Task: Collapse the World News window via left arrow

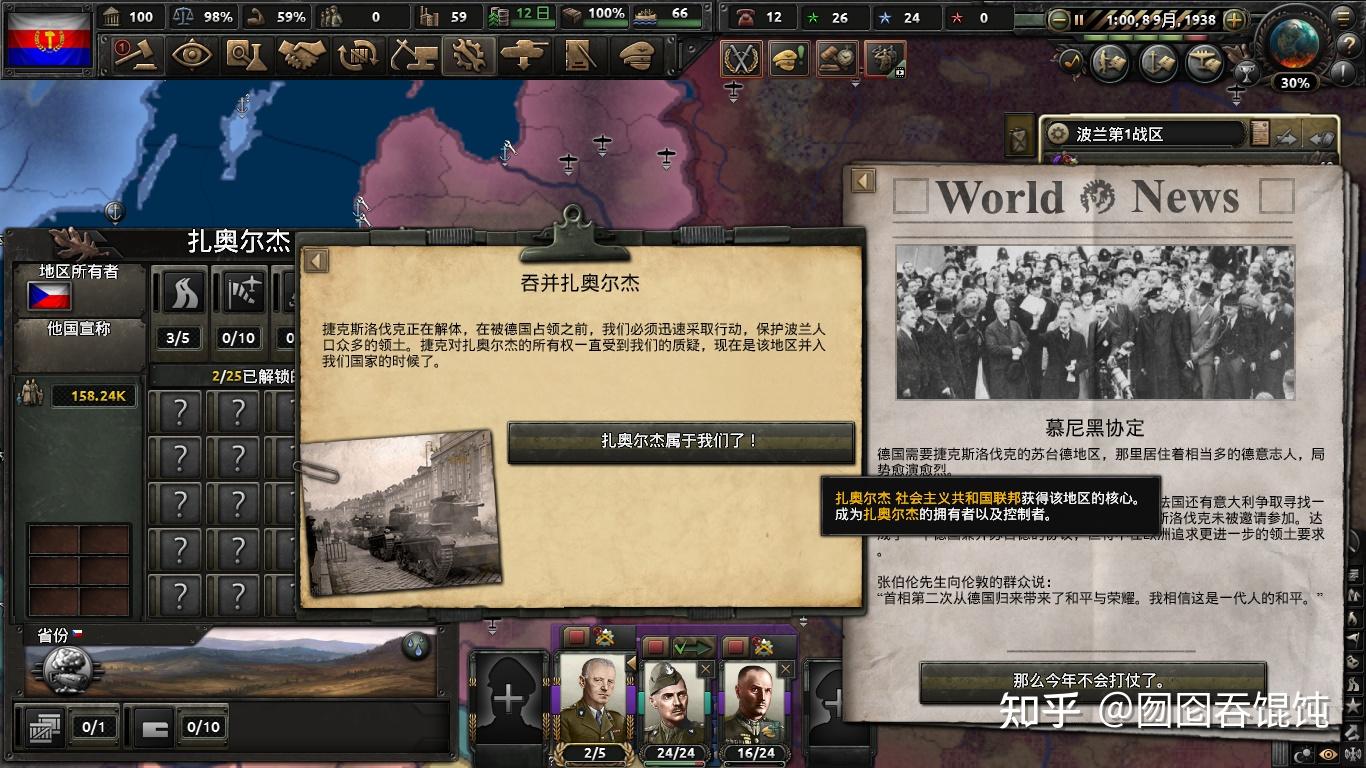Action: coord(862,180)
